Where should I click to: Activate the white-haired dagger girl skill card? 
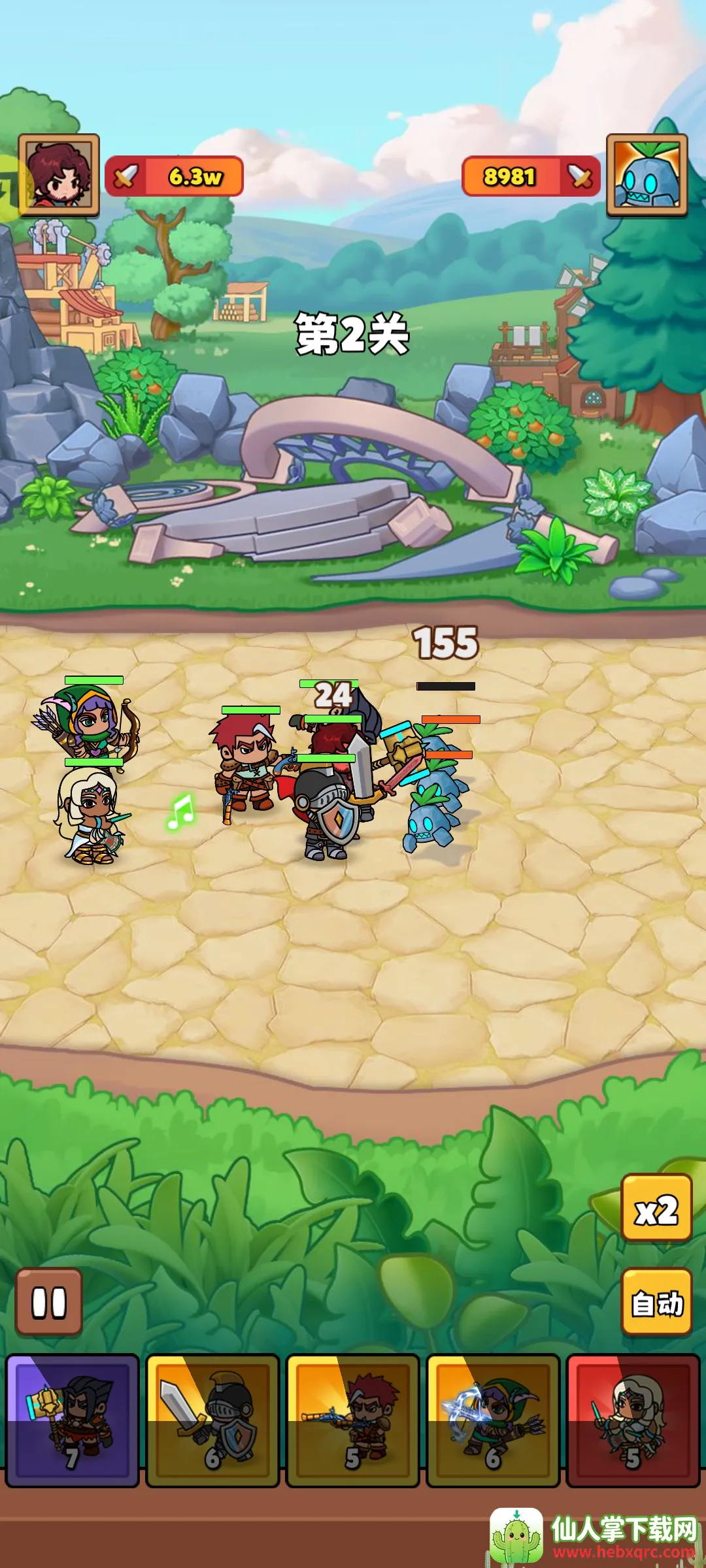633,1421
